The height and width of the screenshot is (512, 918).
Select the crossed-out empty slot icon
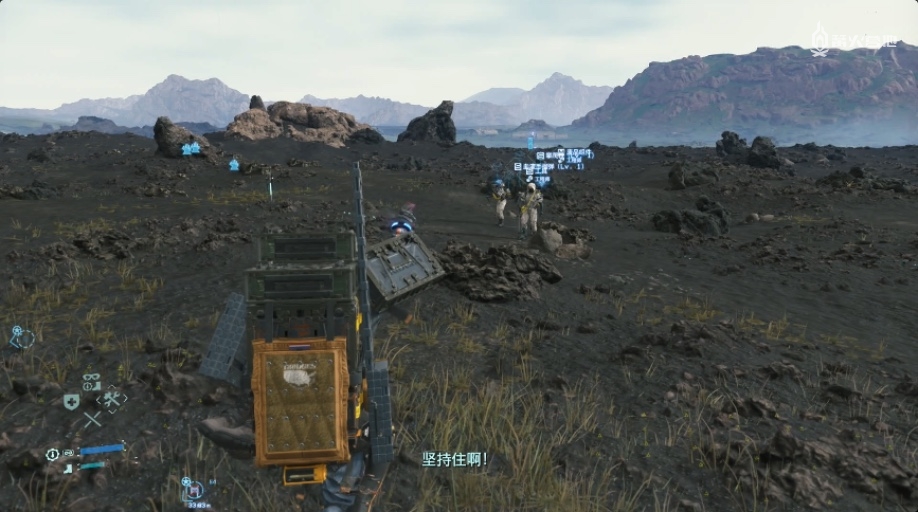click(x=92, y=420)
